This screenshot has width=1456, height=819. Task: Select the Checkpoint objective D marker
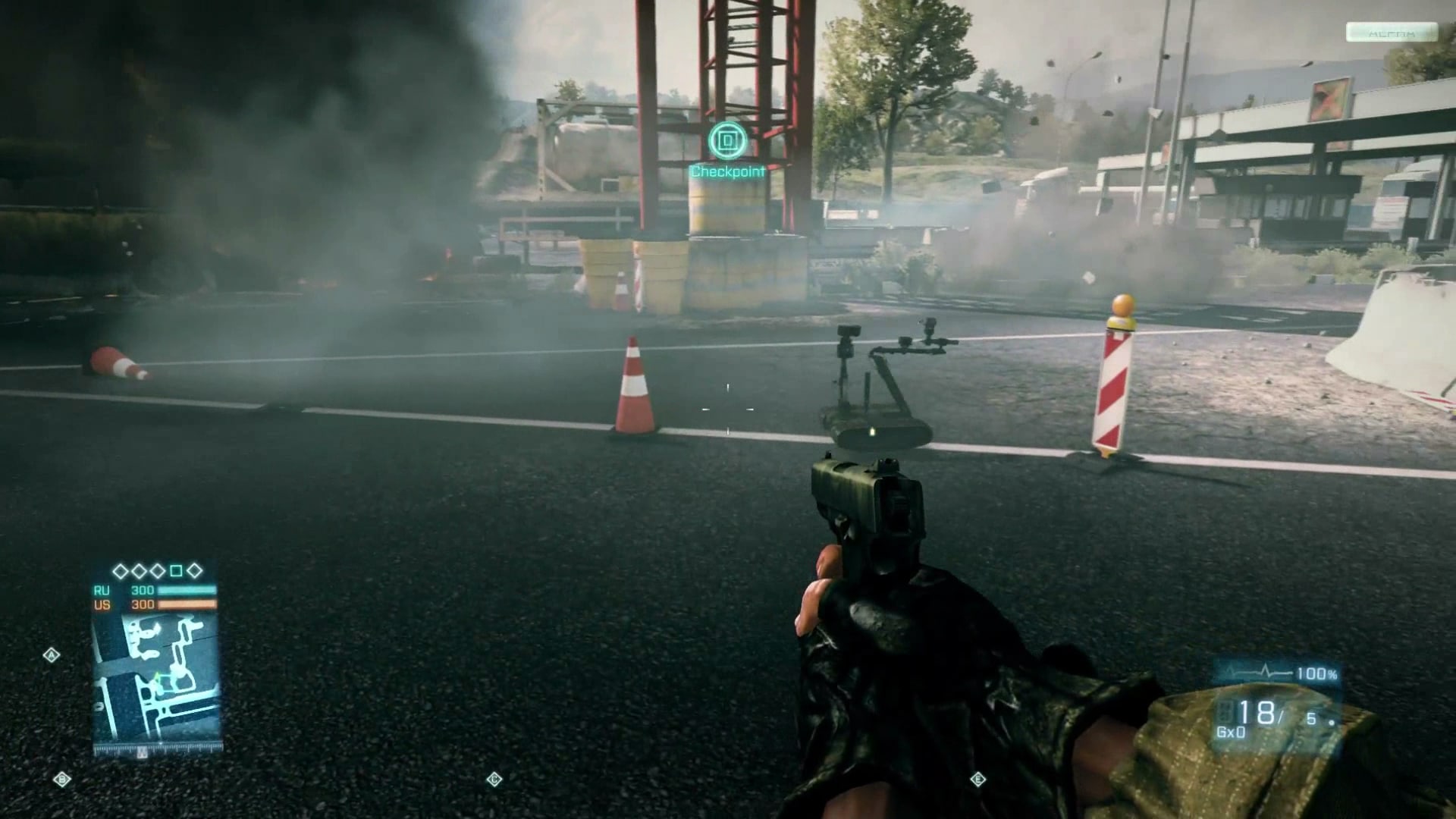tap(727, 140)
